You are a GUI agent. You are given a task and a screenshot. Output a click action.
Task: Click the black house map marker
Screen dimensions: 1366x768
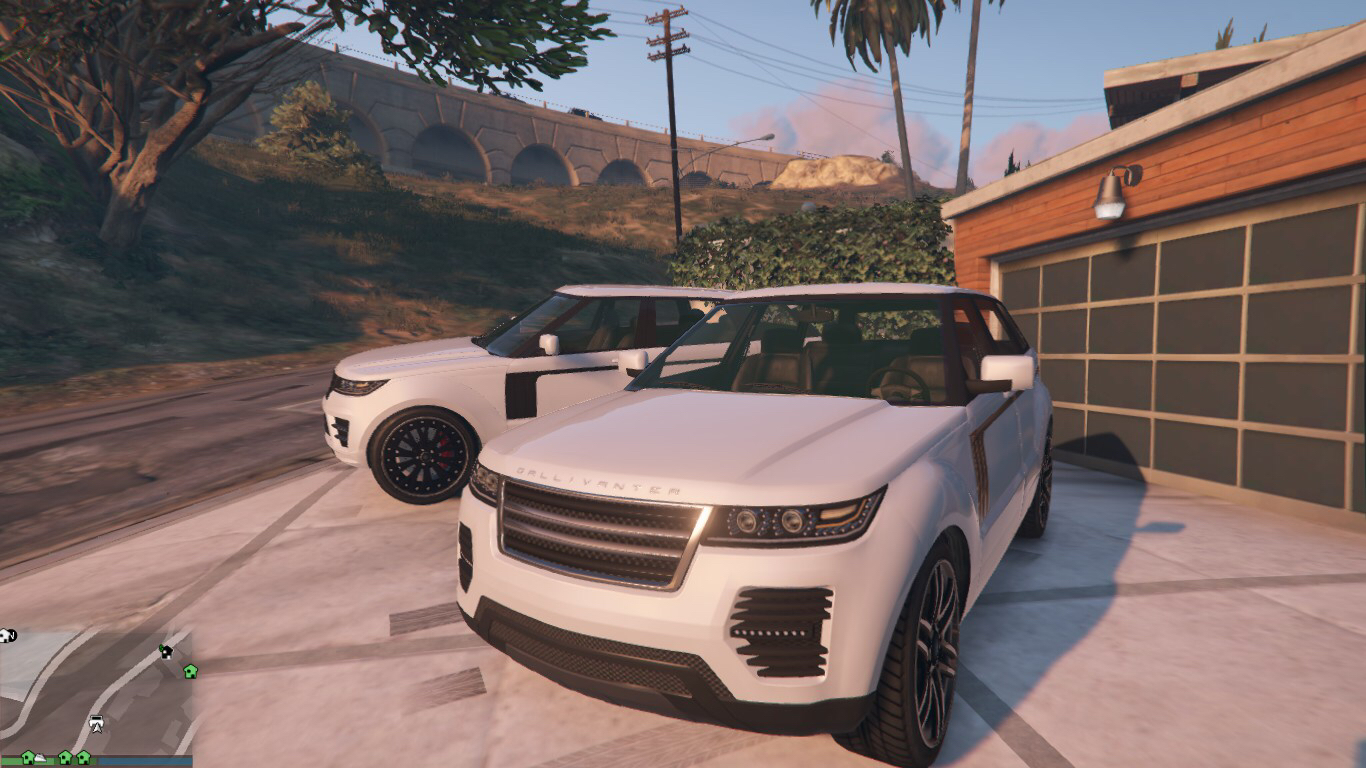[166, 651]
